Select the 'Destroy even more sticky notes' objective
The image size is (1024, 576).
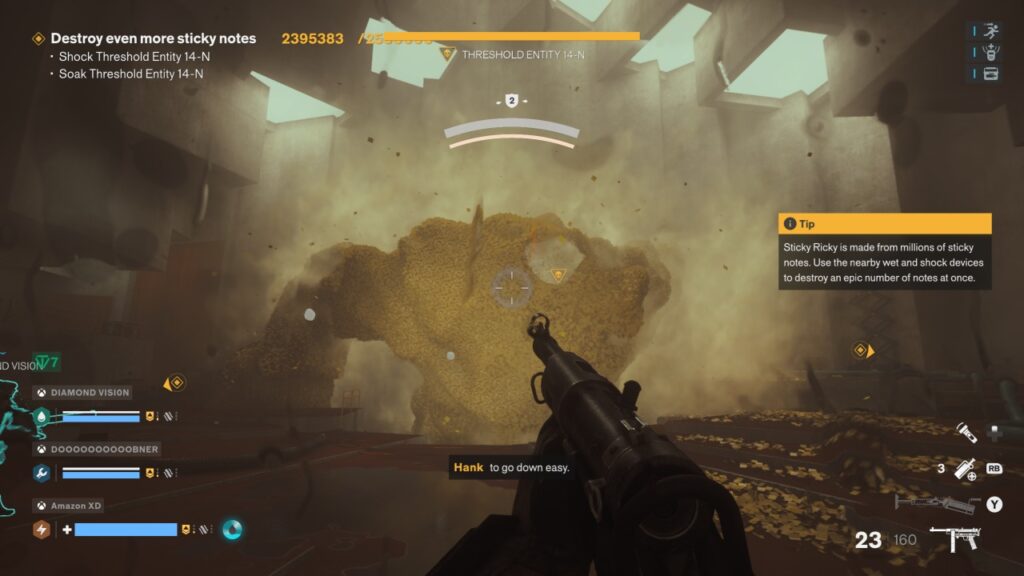tap(153, 39)
